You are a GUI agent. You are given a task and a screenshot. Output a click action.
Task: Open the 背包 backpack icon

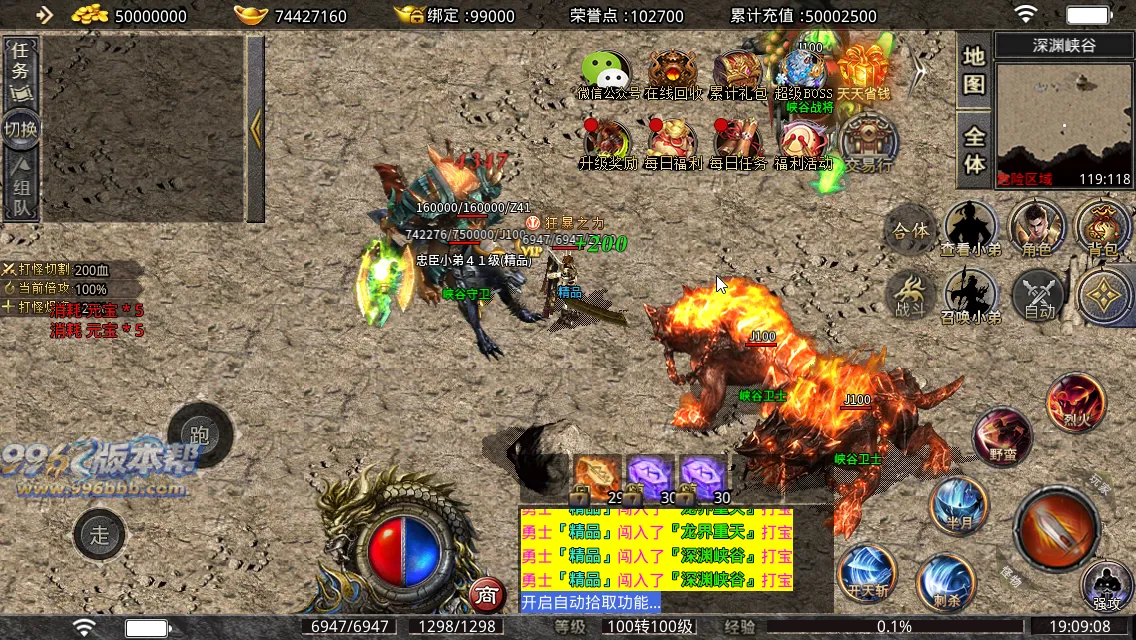coord(1103,225)
